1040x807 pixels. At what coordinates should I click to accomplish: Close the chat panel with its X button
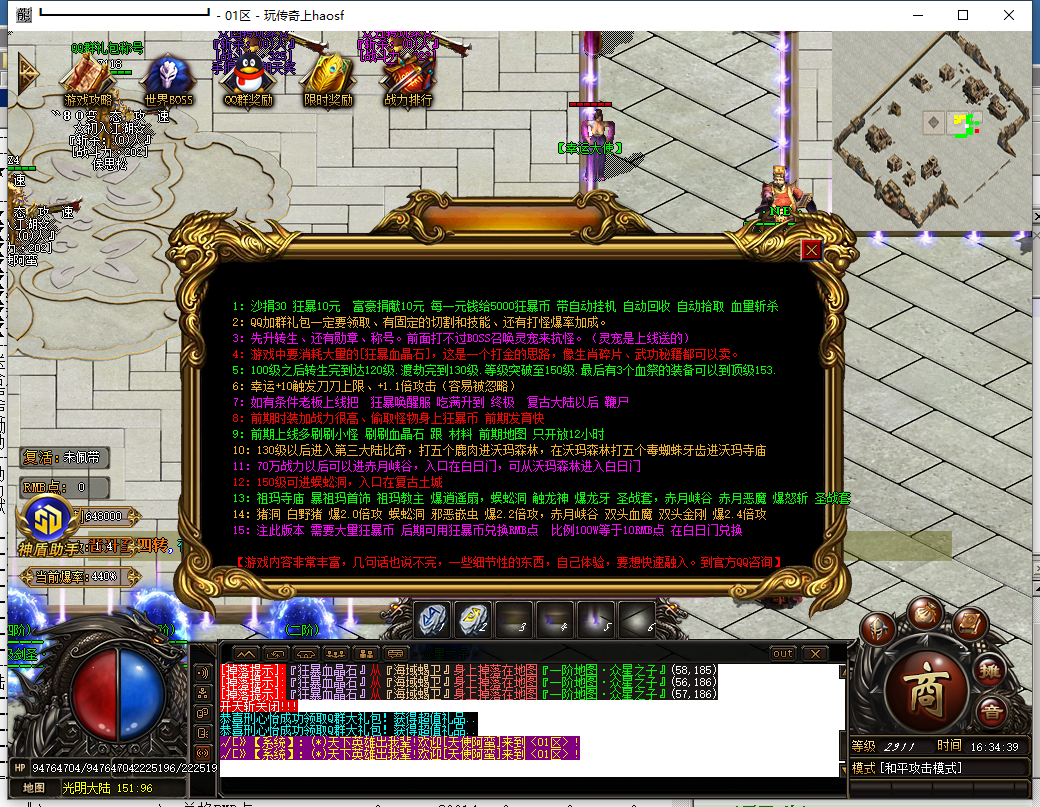click(x=815, y=653)
